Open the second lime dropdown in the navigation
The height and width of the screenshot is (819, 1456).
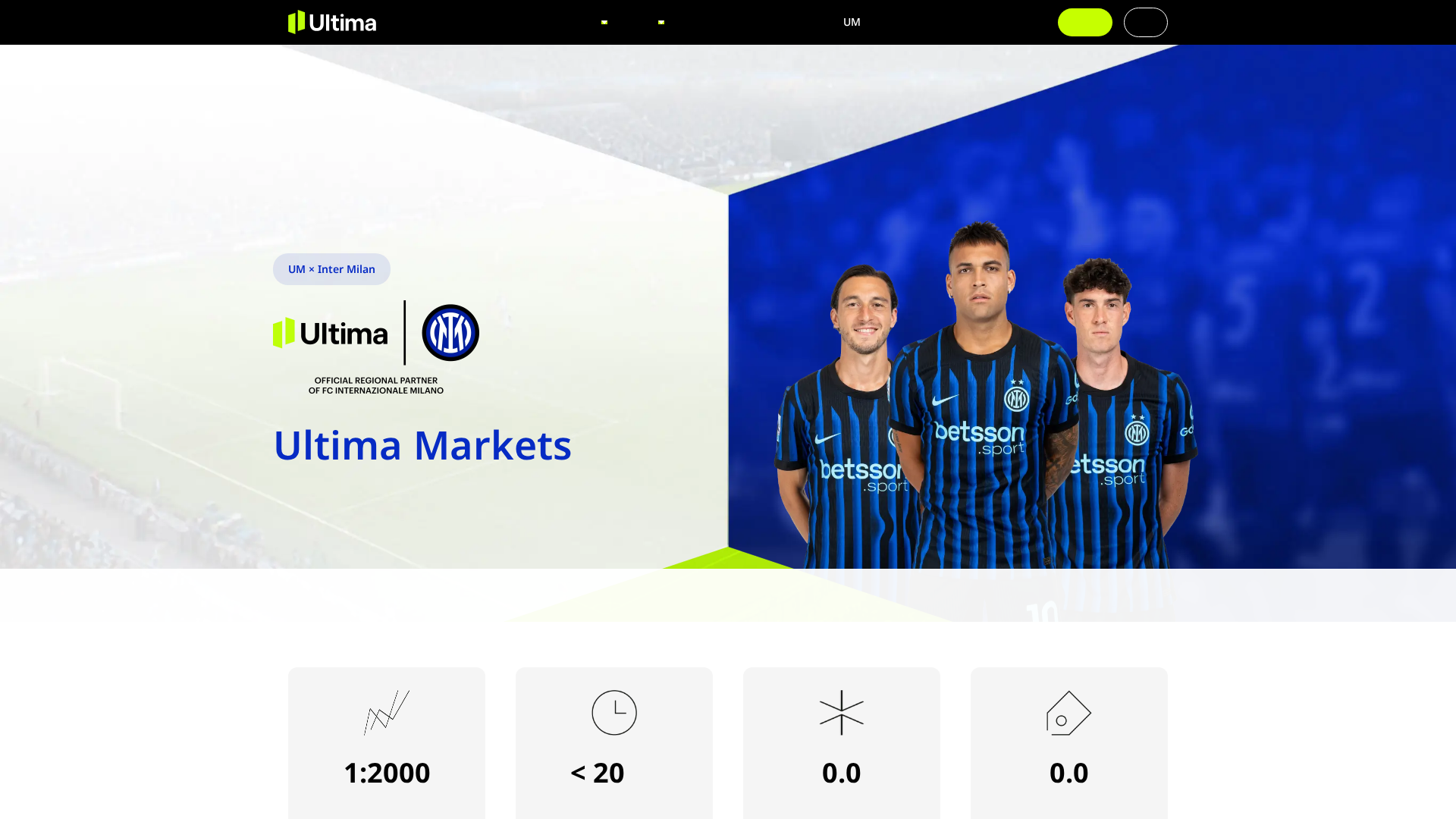661,22
